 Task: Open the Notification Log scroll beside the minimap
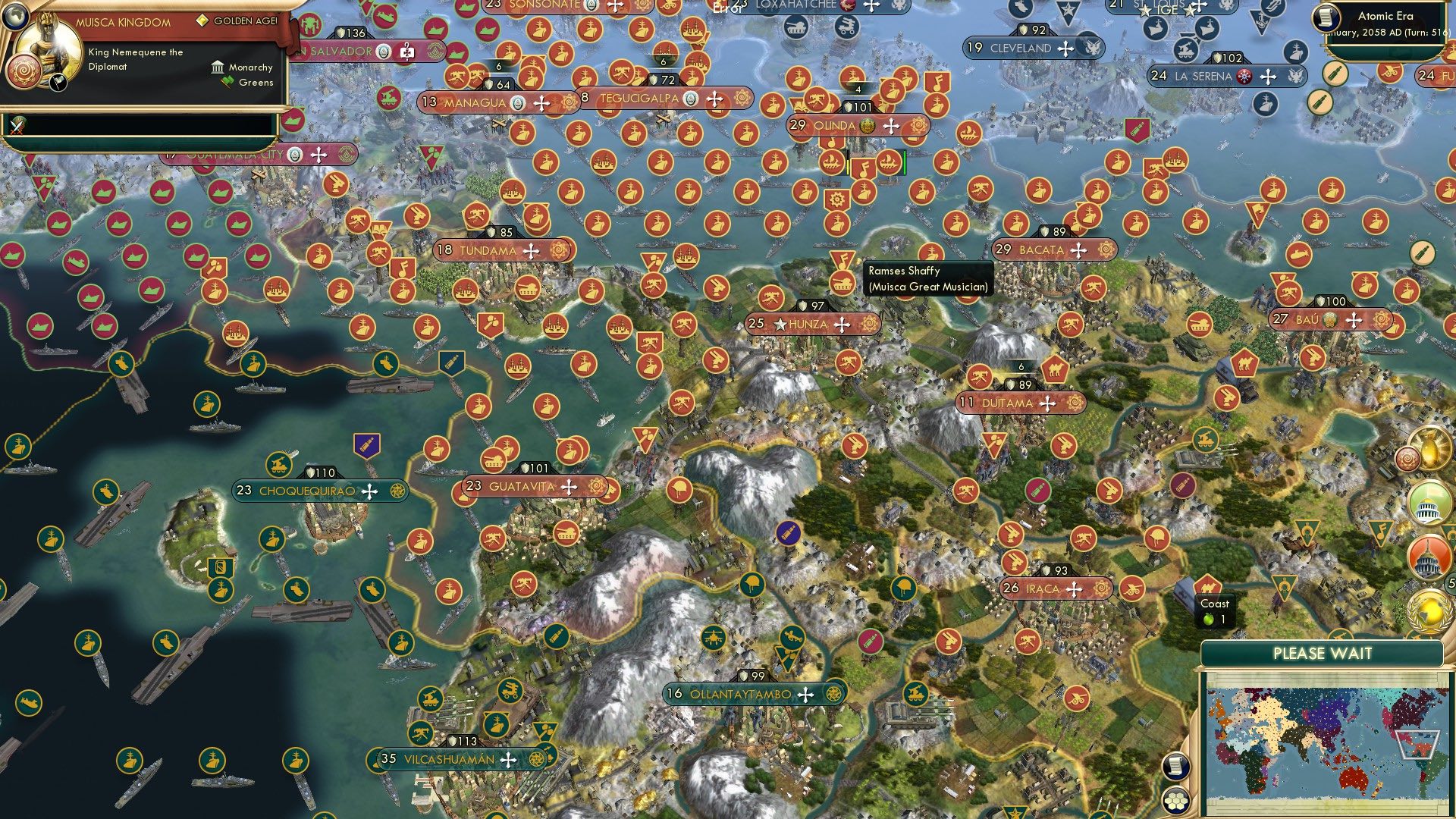tap(1175, 767)
